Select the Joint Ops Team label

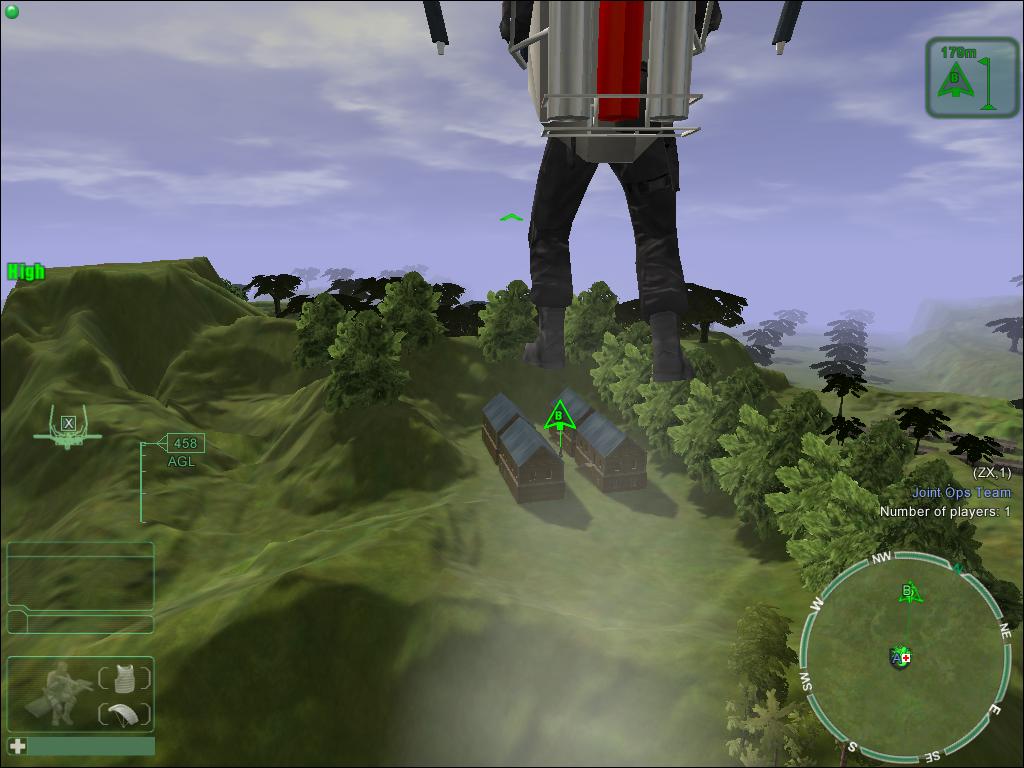pyautogui.click(x=961, y=492)
